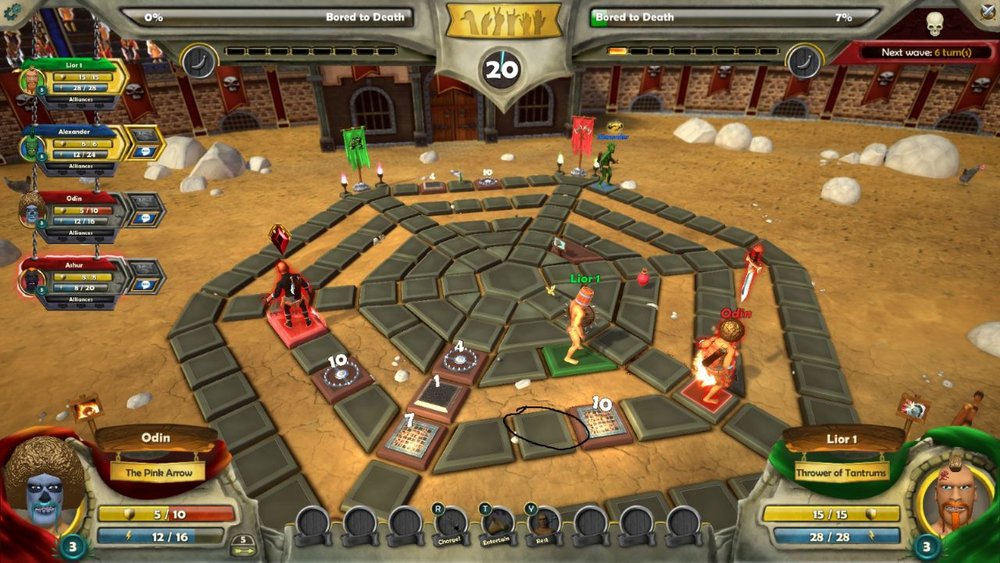Activate the Charge ability
The height and width of the screenshot is (563, 1000).
tap(452, 523)
